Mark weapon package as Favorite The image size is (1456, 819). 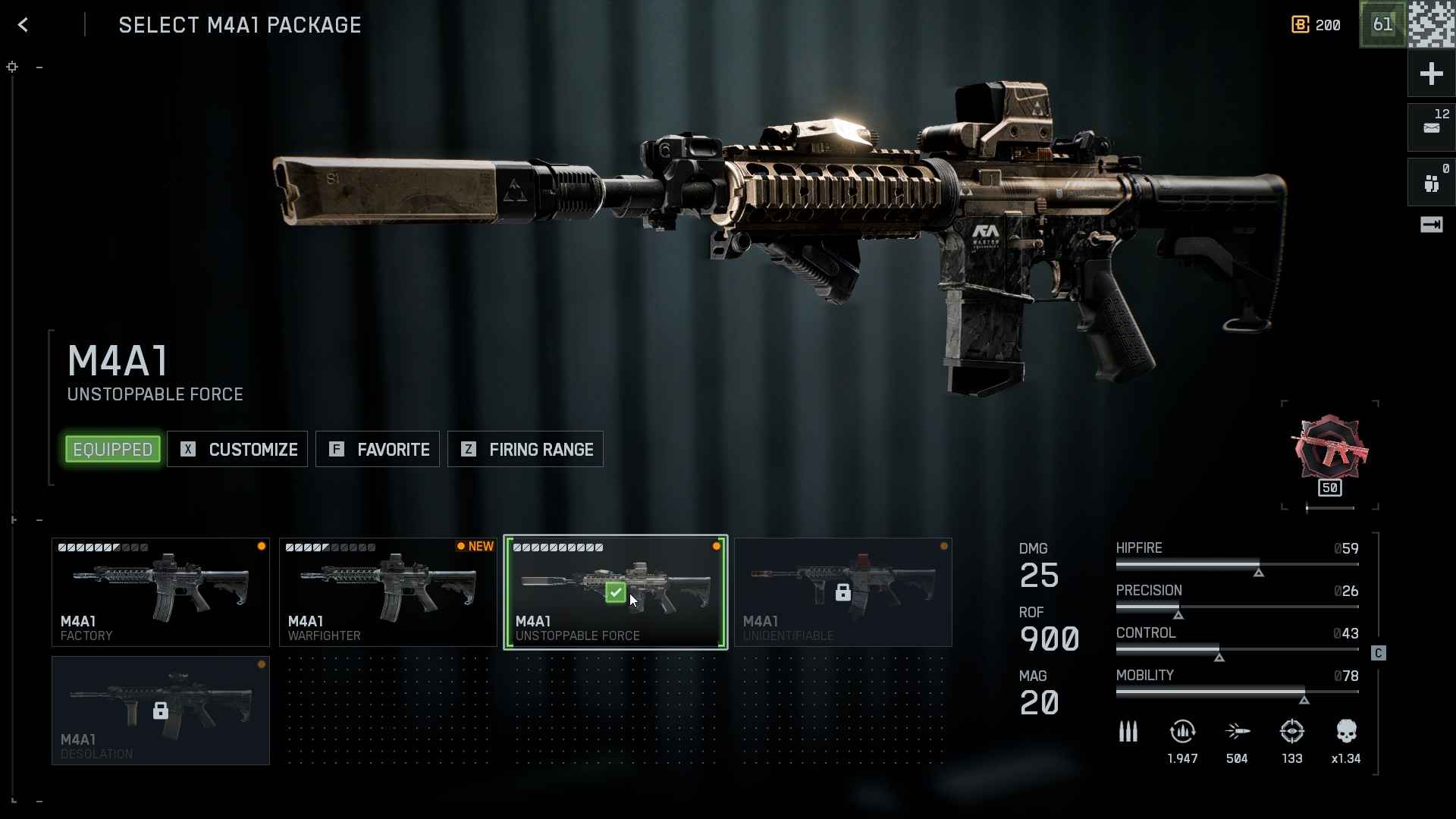pos(378,450)
